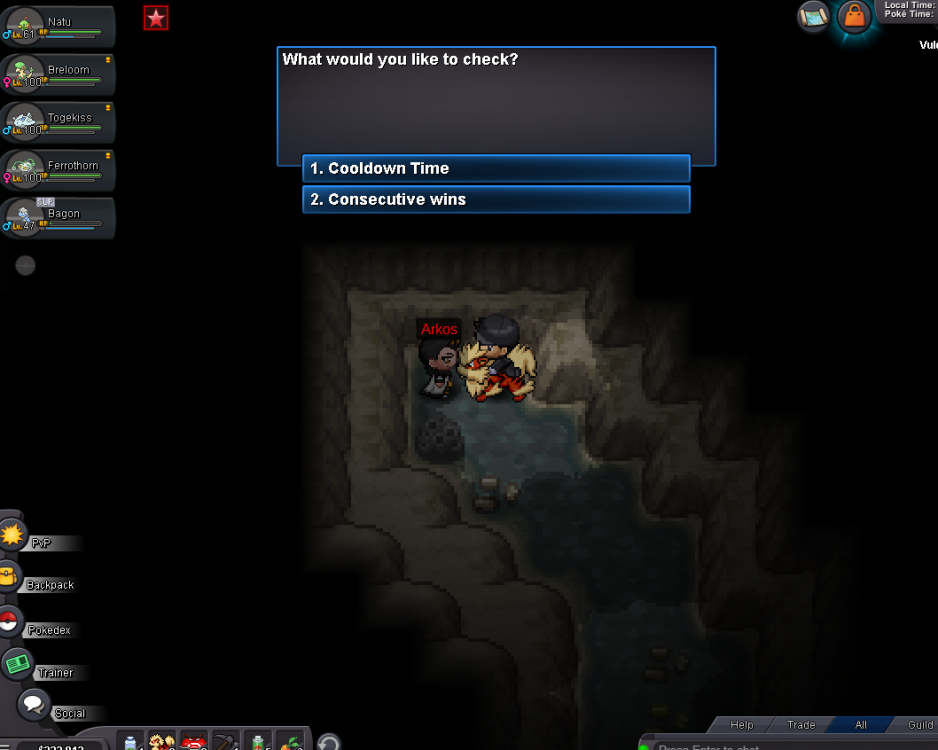Viewport: 938px width, 750px height.
Task: Open the world map scroll icon
Action: click(814, 16)
